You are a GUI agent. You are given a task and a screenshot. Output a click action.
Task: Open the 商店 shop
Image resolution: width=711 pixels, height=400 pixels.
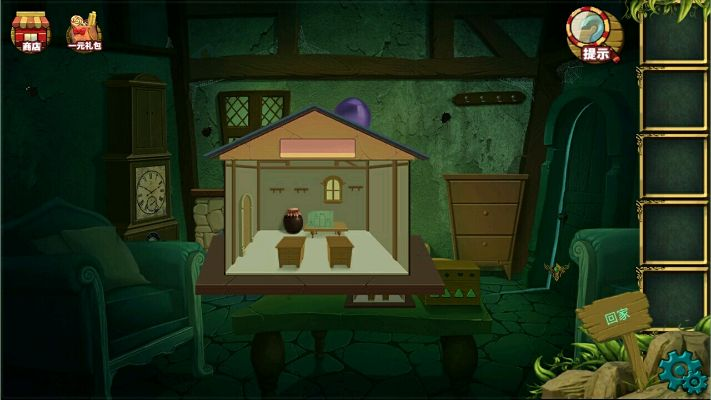point(29,30)
